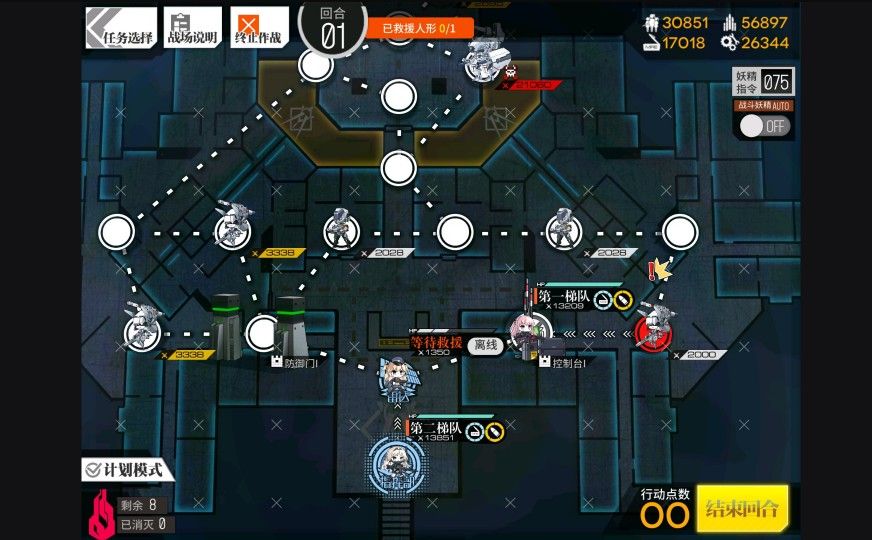Open the 任务选择 mission select button
Viewport: 872px width, 540px height.
pos(121,27)
